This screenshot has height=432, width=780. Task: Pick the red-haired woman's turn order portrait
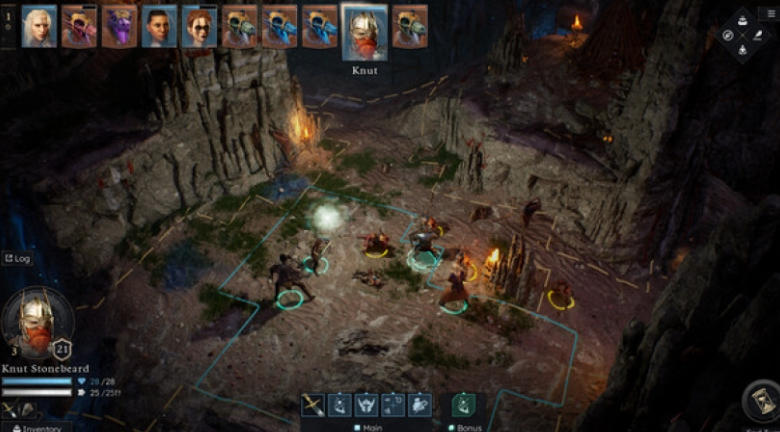pyautogui.click(x=199, y=27)
